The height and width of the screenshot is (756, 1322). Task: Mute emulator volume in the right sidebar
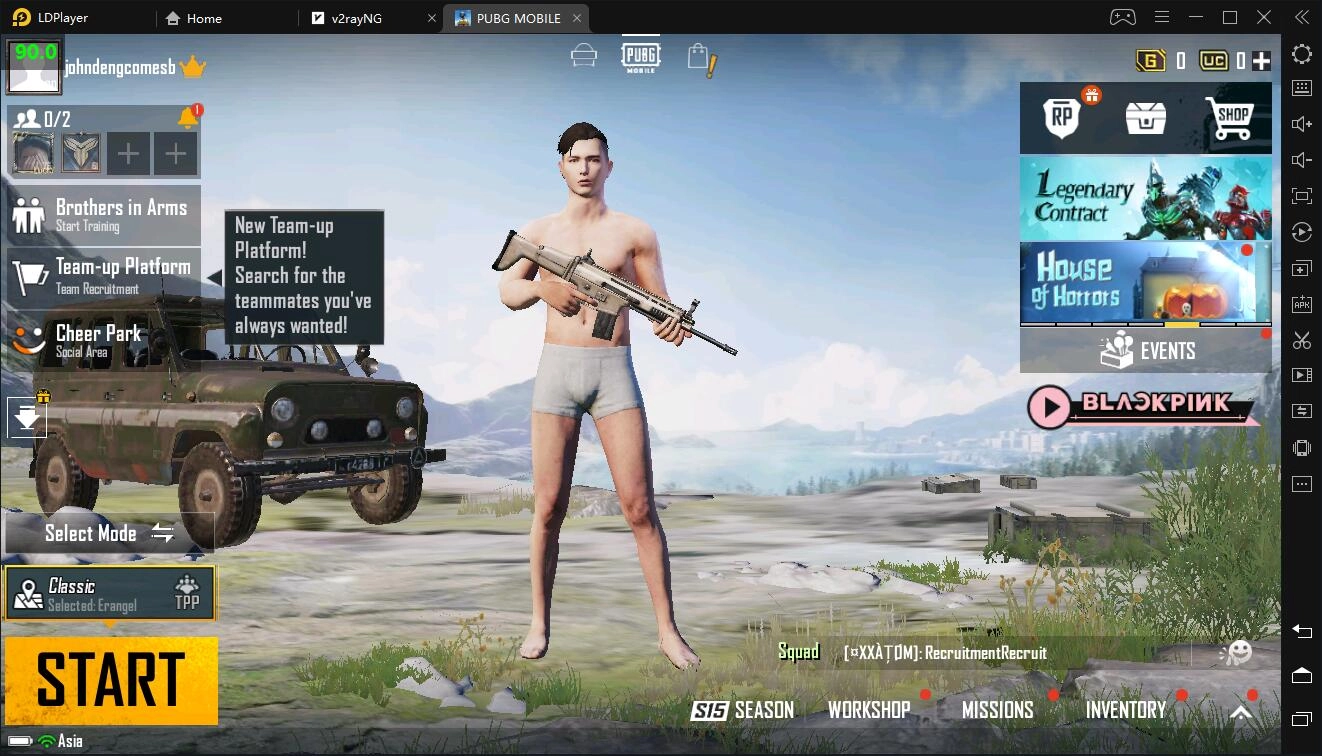[1301, 159]
